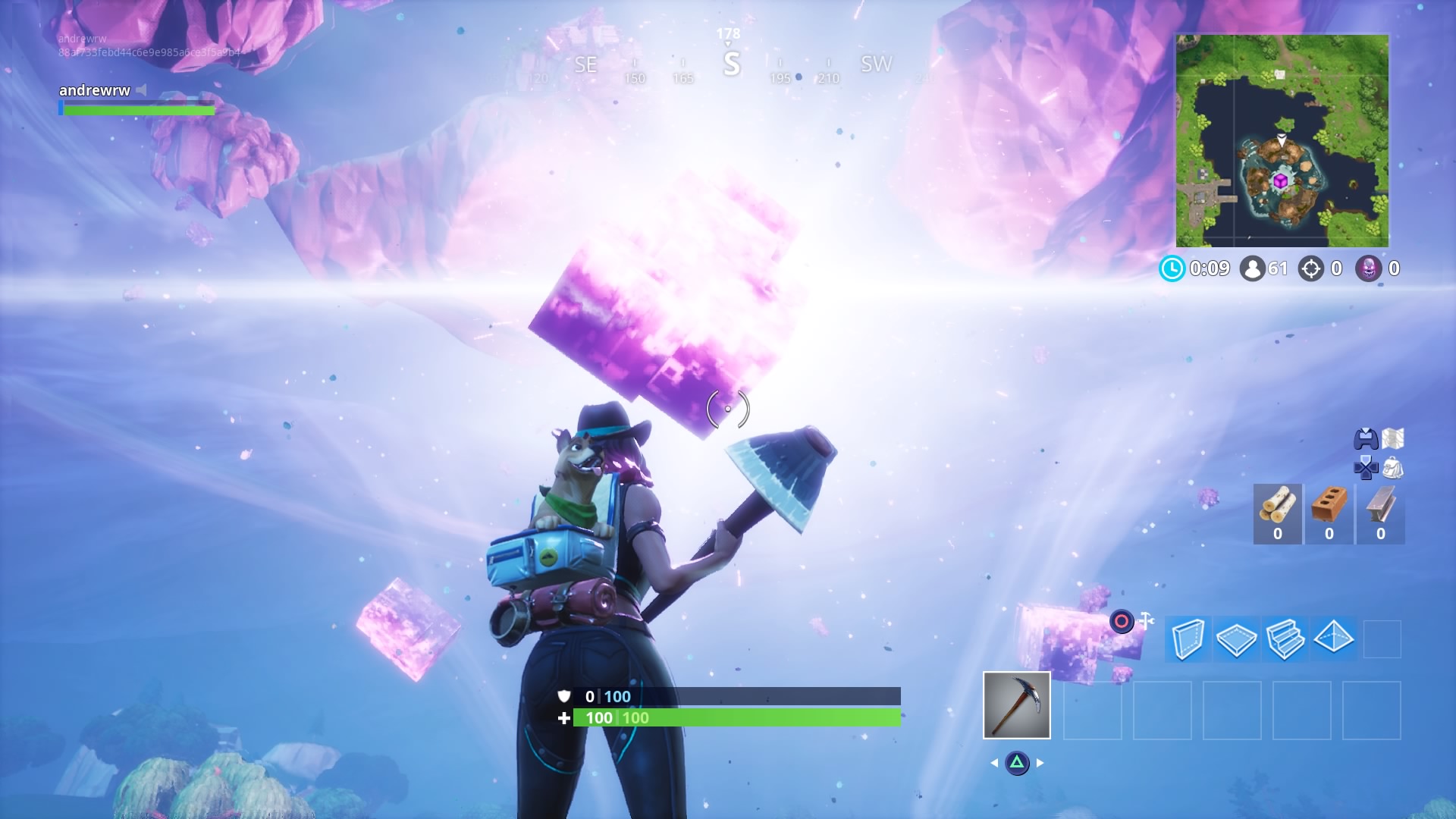Select the roof build piece icon
1456x819 pixels.
(x=1334, y=639)
